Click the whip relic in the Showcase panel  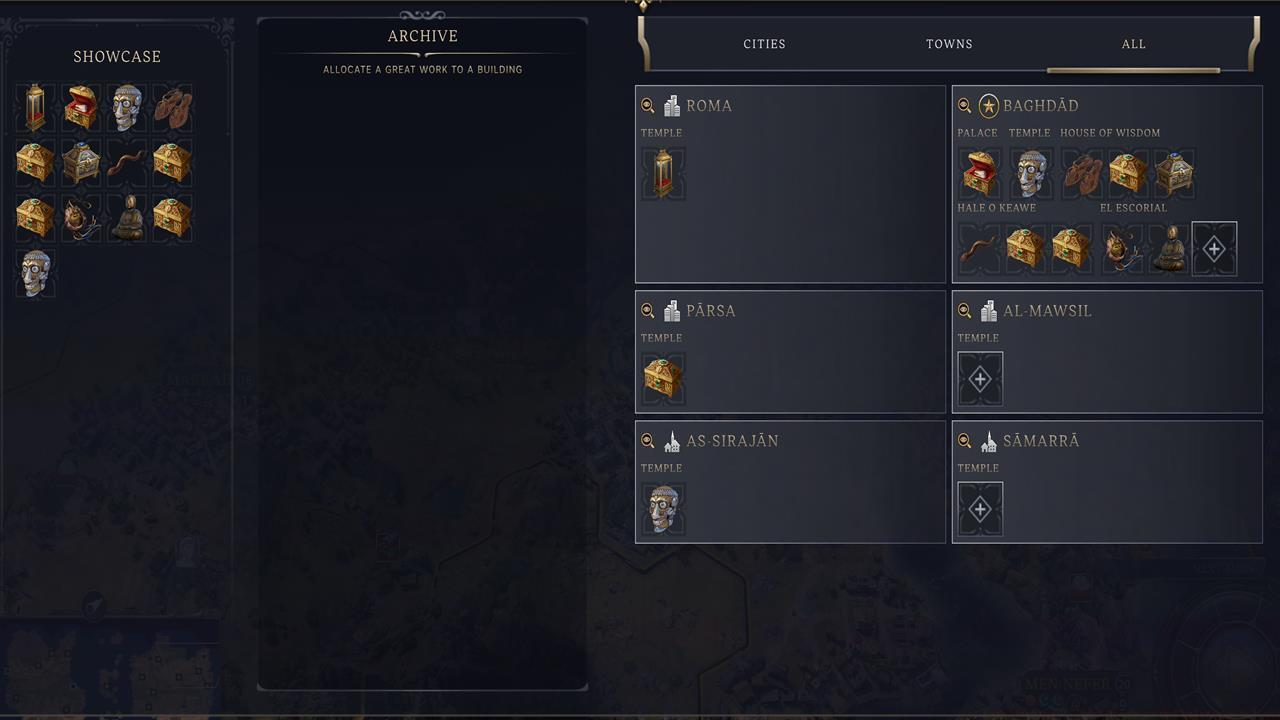coord(127,162)
